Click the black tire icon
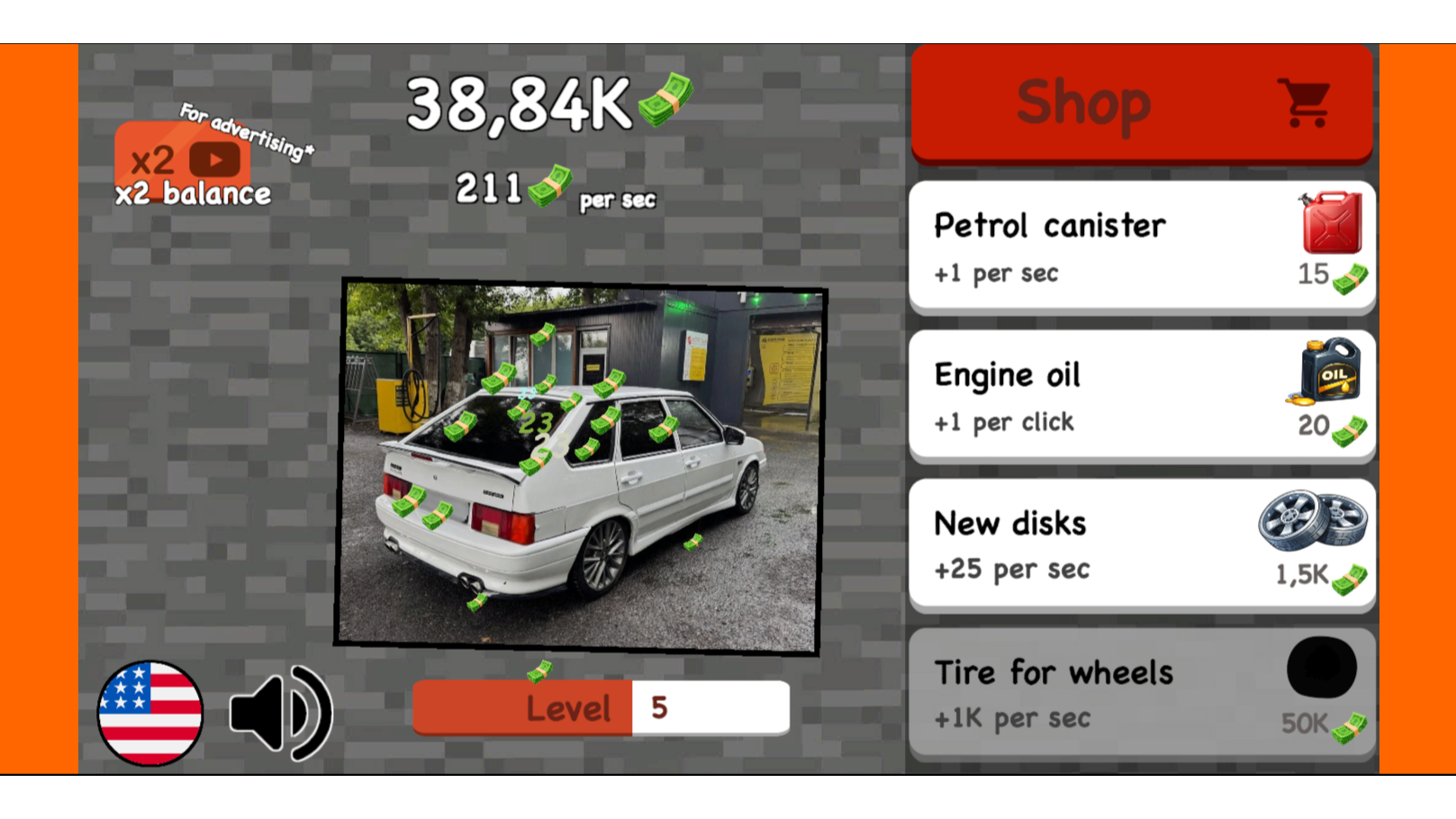Screen dimensions: 1456x819 [x=1322, y=668]
